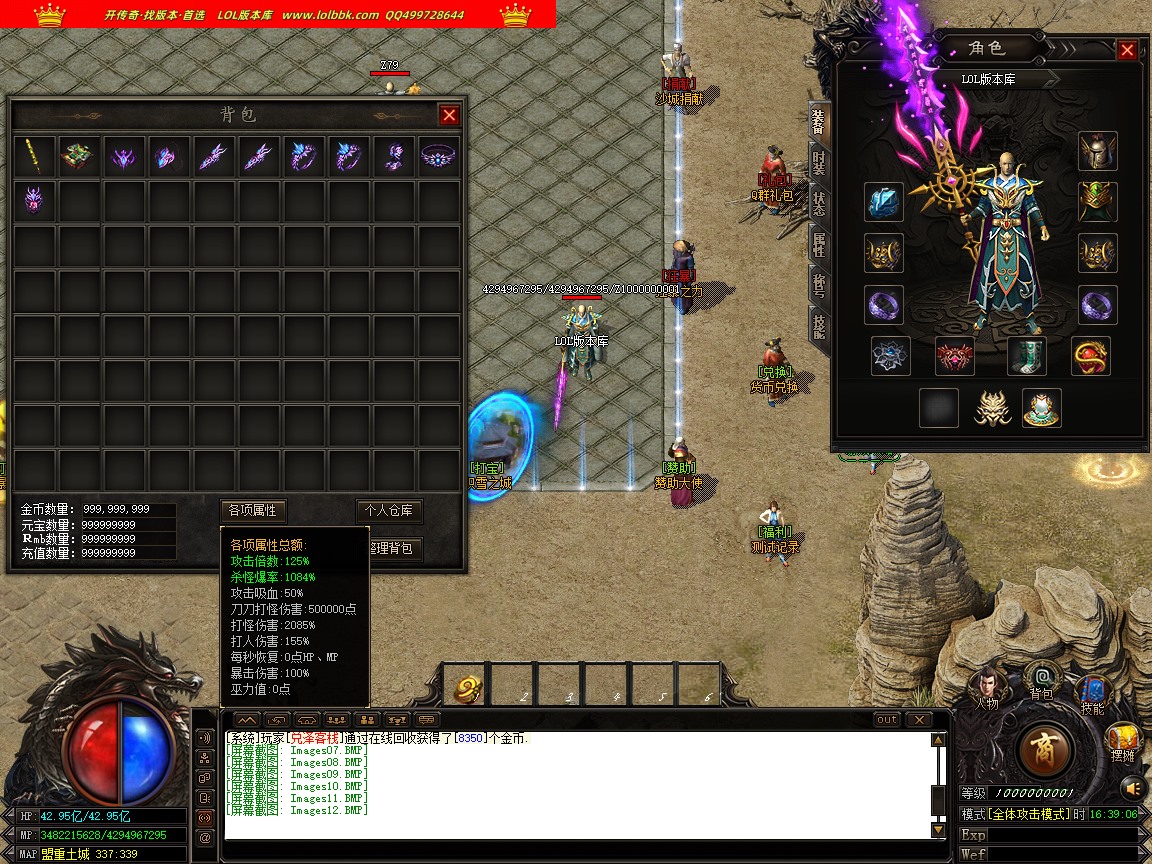Click the round 商 shop button

(x=1045, y=750)
